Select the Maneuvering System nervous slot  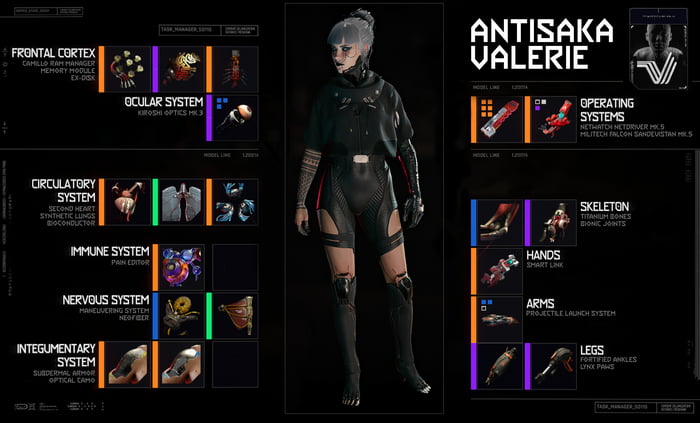pyautogui.click(x=181, y=315)
